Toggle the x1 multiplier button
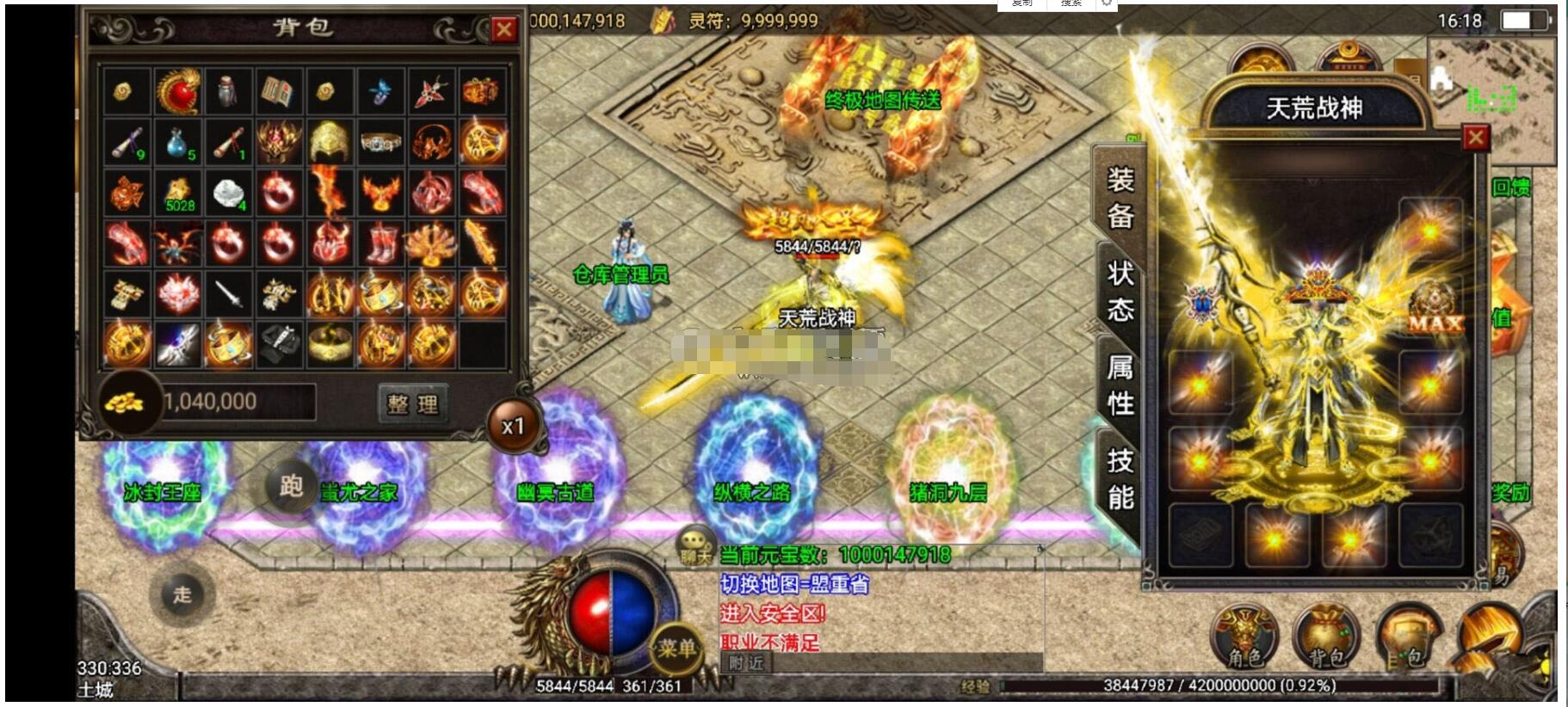 [x=513, y=426]
